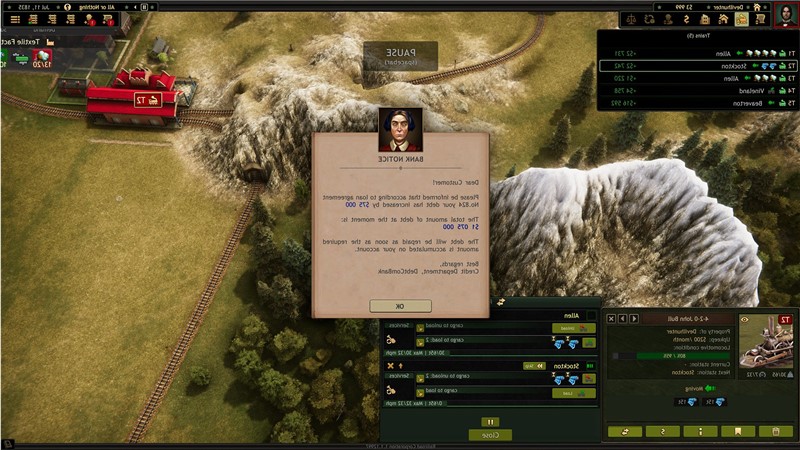The image size is (800, 450).
Task: Open the balance scales menu icon
Action: pos(633,19)
